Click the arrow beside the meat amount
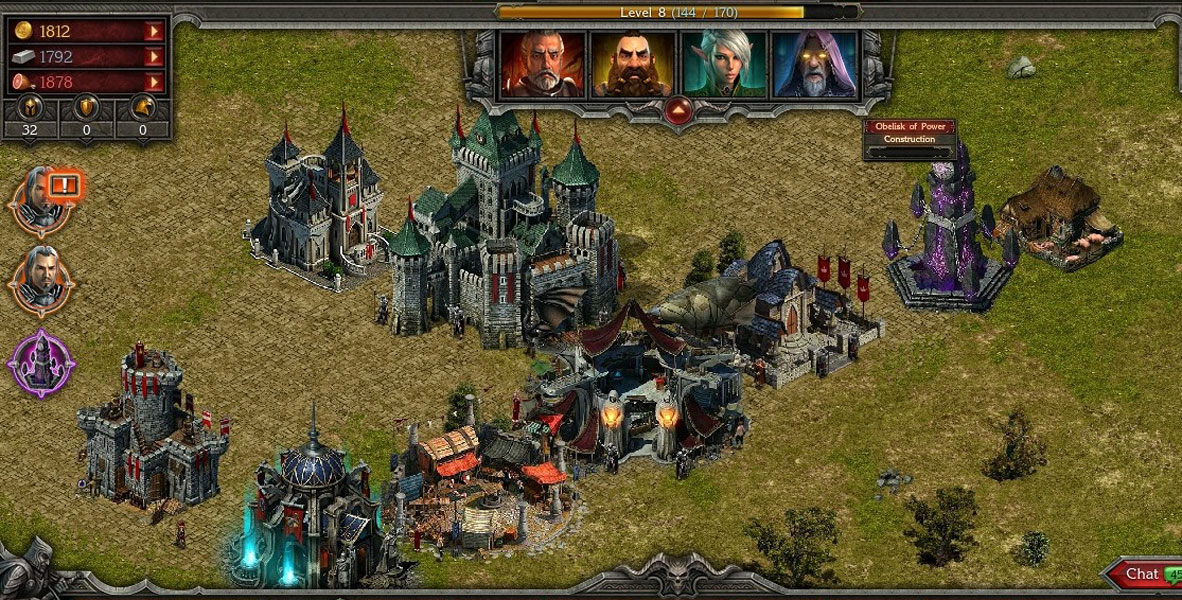The image size is (1182, 600). [x=154, y=83]
